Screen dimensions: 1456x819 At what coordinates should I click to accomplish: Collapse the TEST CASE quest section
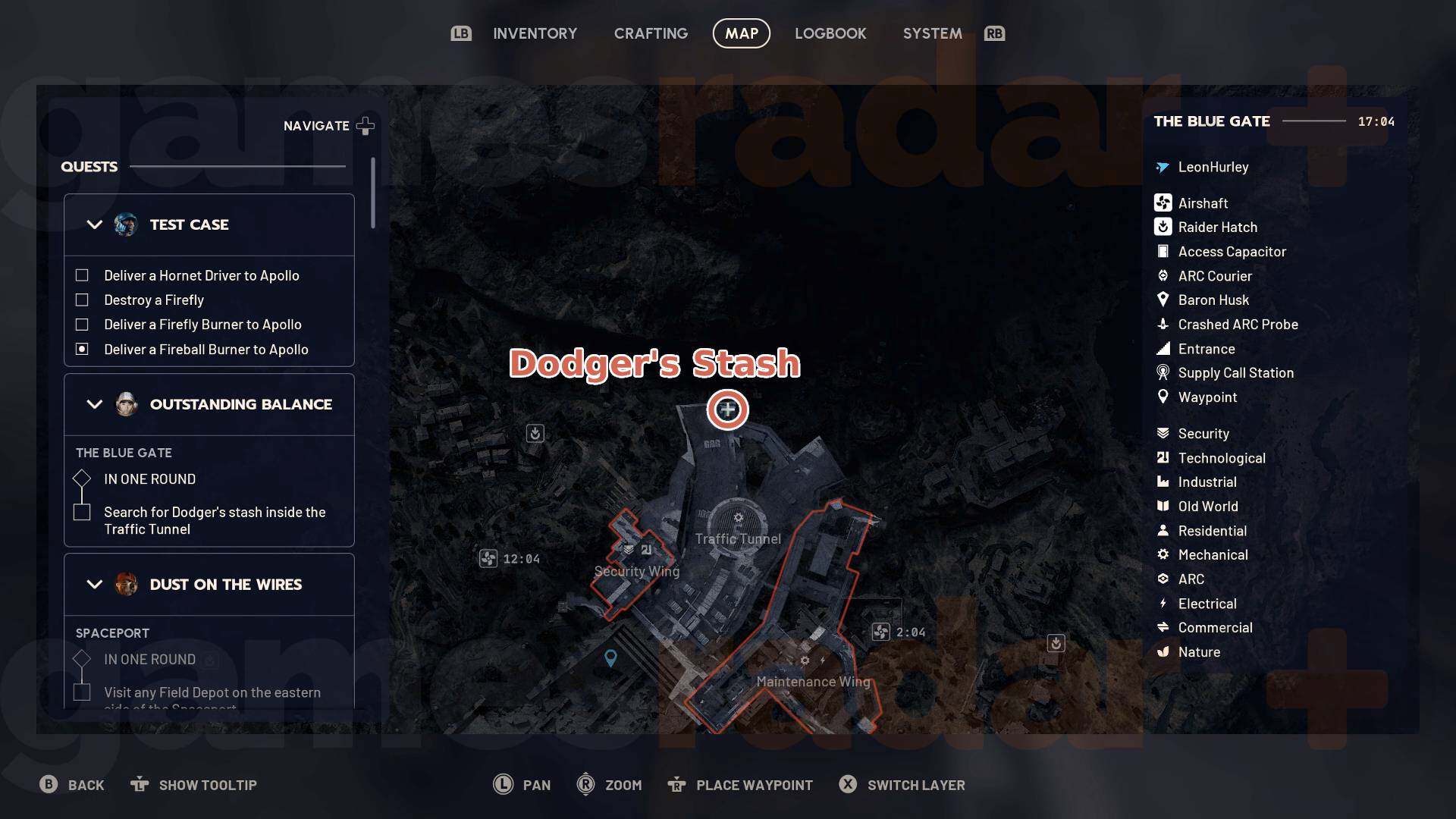94,224
